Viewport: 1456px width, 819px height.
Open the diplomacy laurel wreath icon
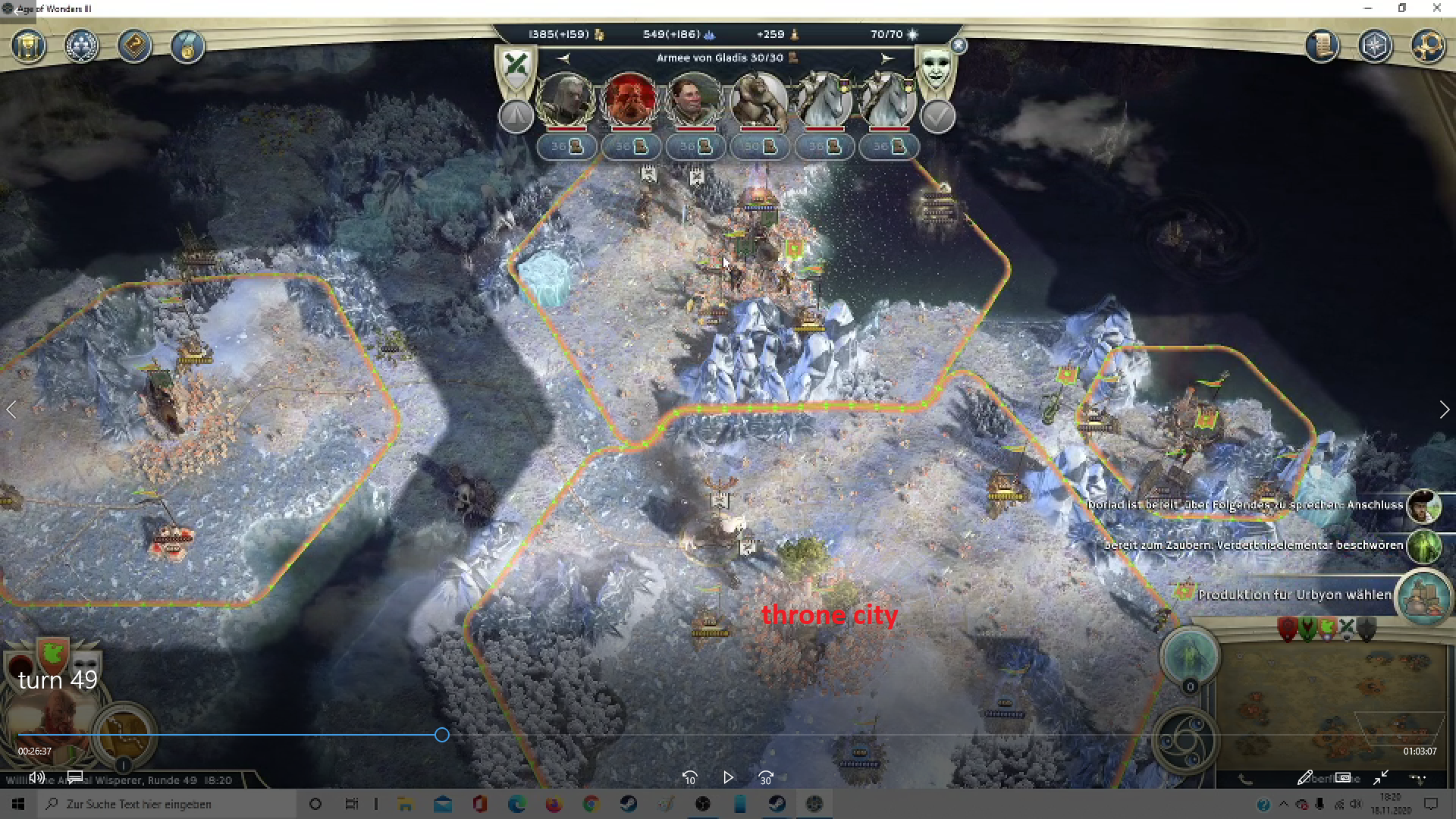82,46
